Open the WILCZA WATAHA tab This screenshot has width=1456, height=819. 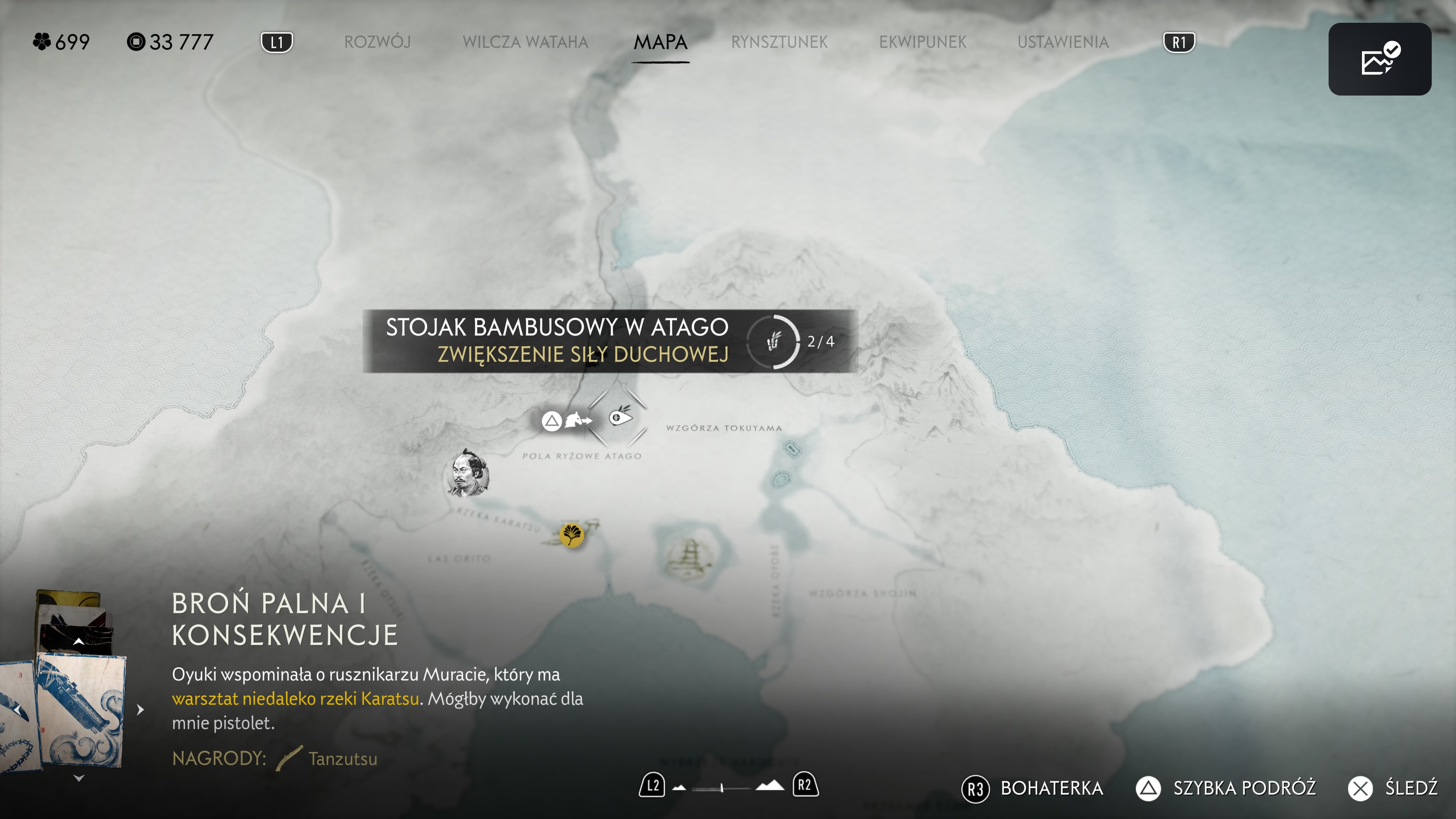(x=525, y=42)
